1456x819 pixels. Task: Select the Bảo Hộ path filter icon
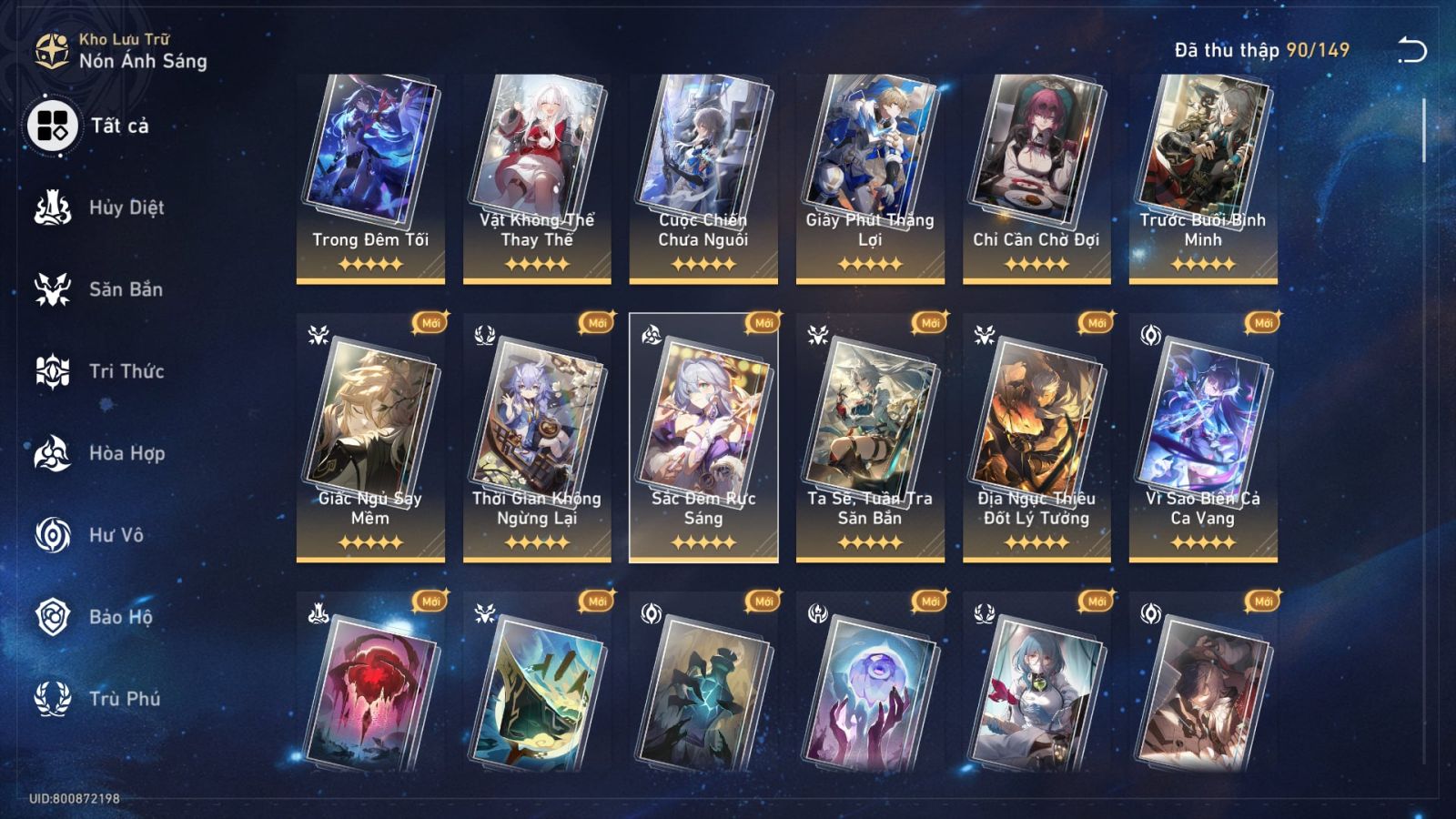[53, 617]
